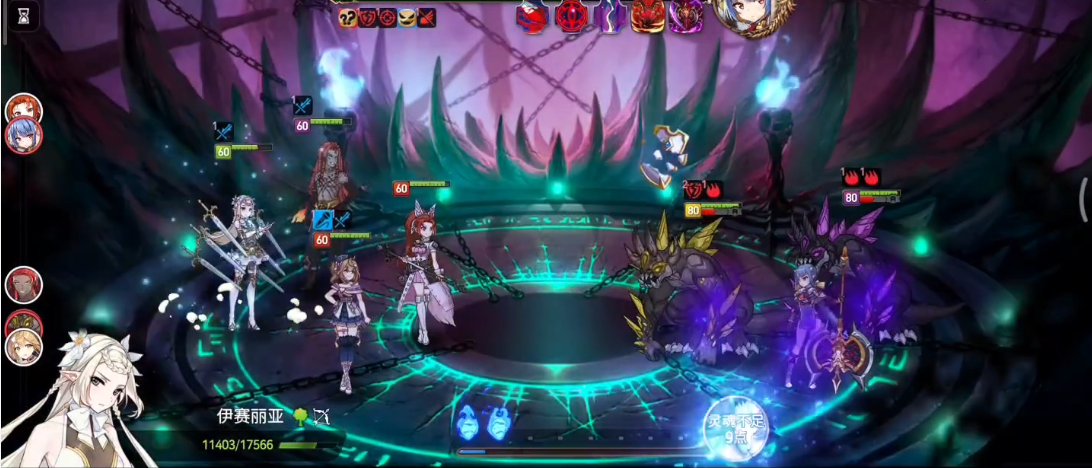
Task: Inspect the question-mark status icon
Action: click(x=348, y=16)
